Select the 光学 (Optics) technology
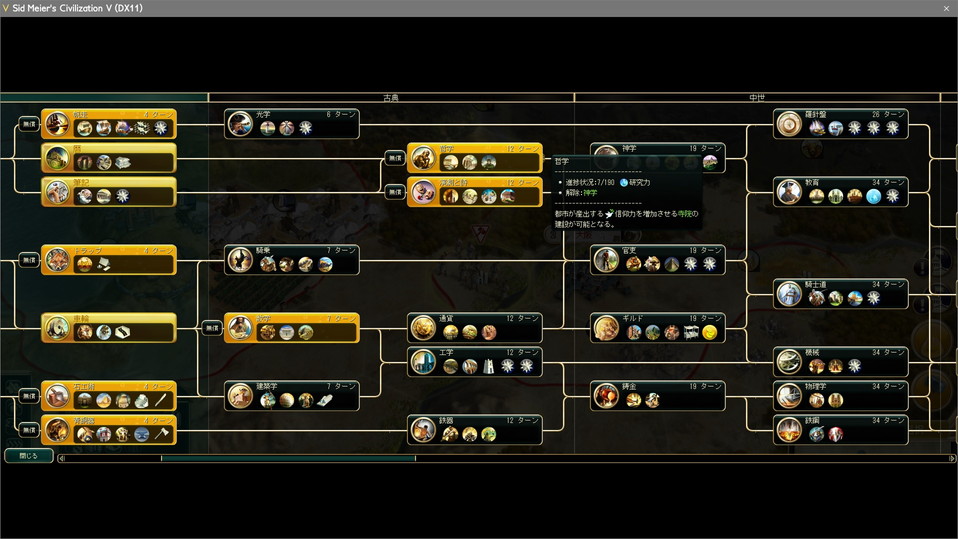The width and height of the screenshot is (958, 539). point(291,123)
